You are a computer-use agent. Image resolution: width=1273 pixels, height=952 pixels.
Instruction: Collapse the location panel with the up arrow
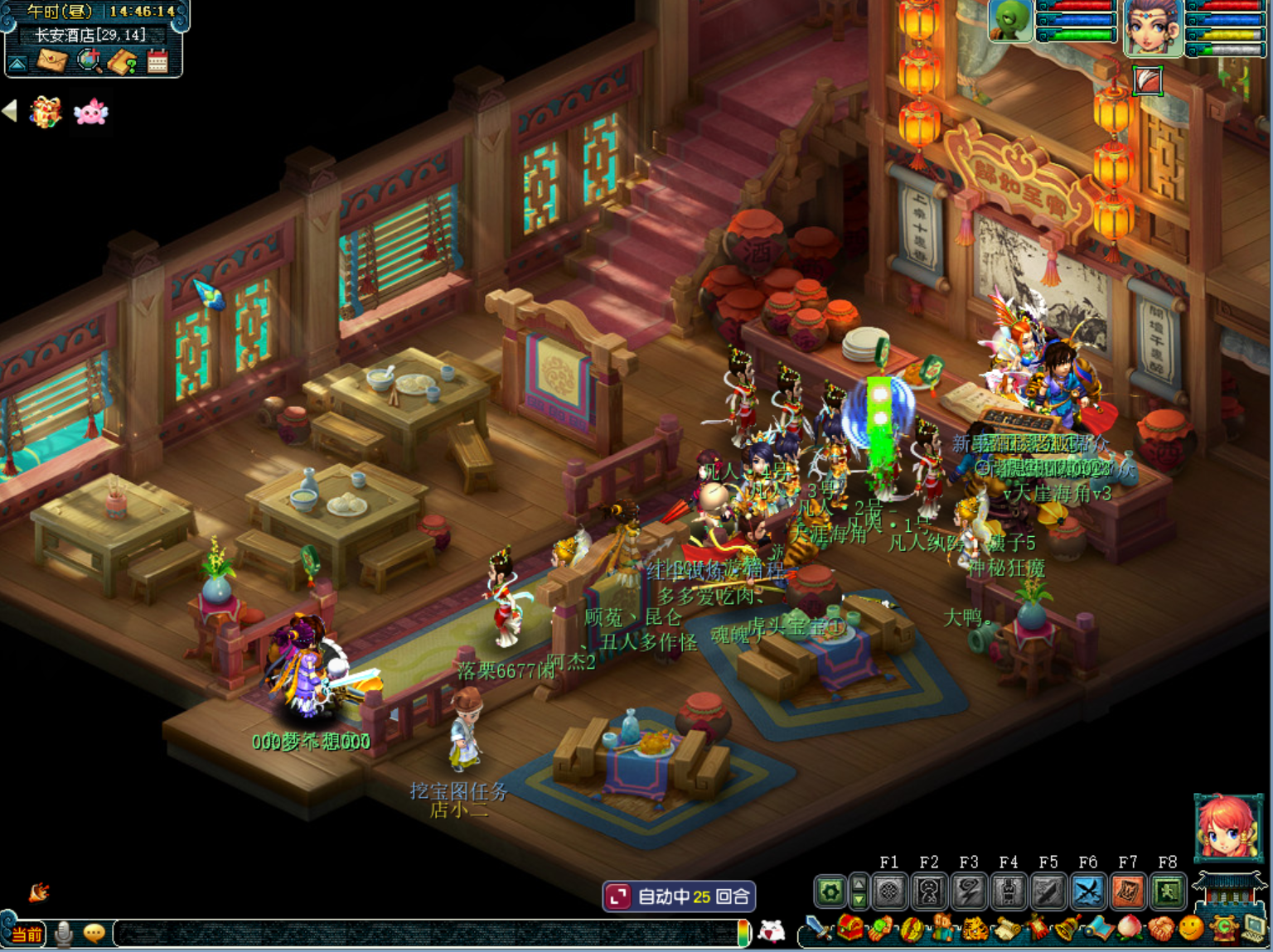tap(17, 63)
